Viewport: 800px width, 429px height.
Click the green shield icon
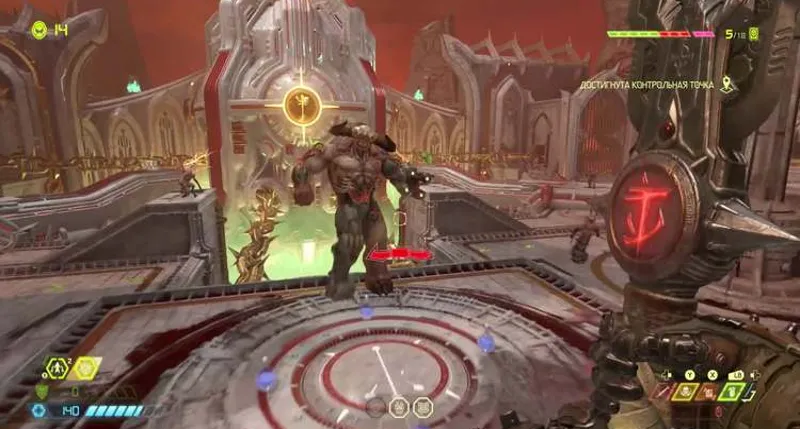point(41,391)
